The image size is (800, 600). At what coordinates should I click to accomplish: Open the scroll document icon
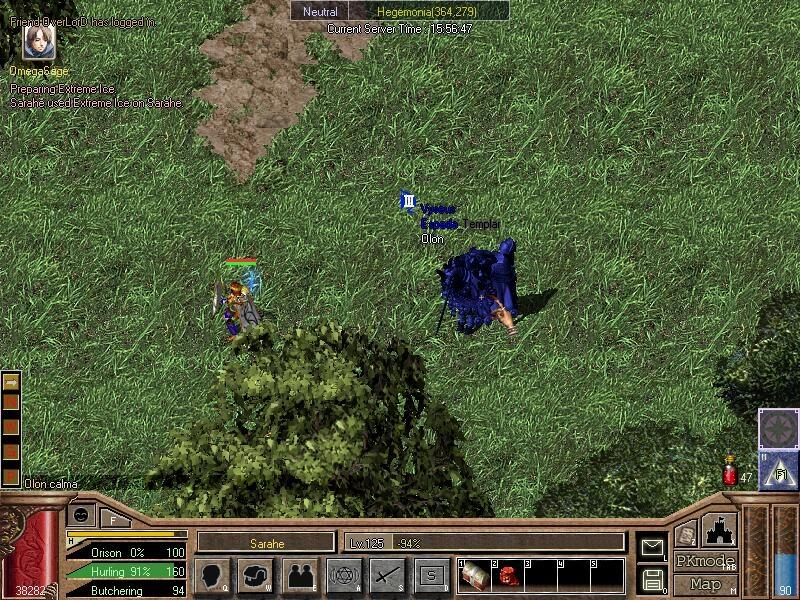pos(685,535)
